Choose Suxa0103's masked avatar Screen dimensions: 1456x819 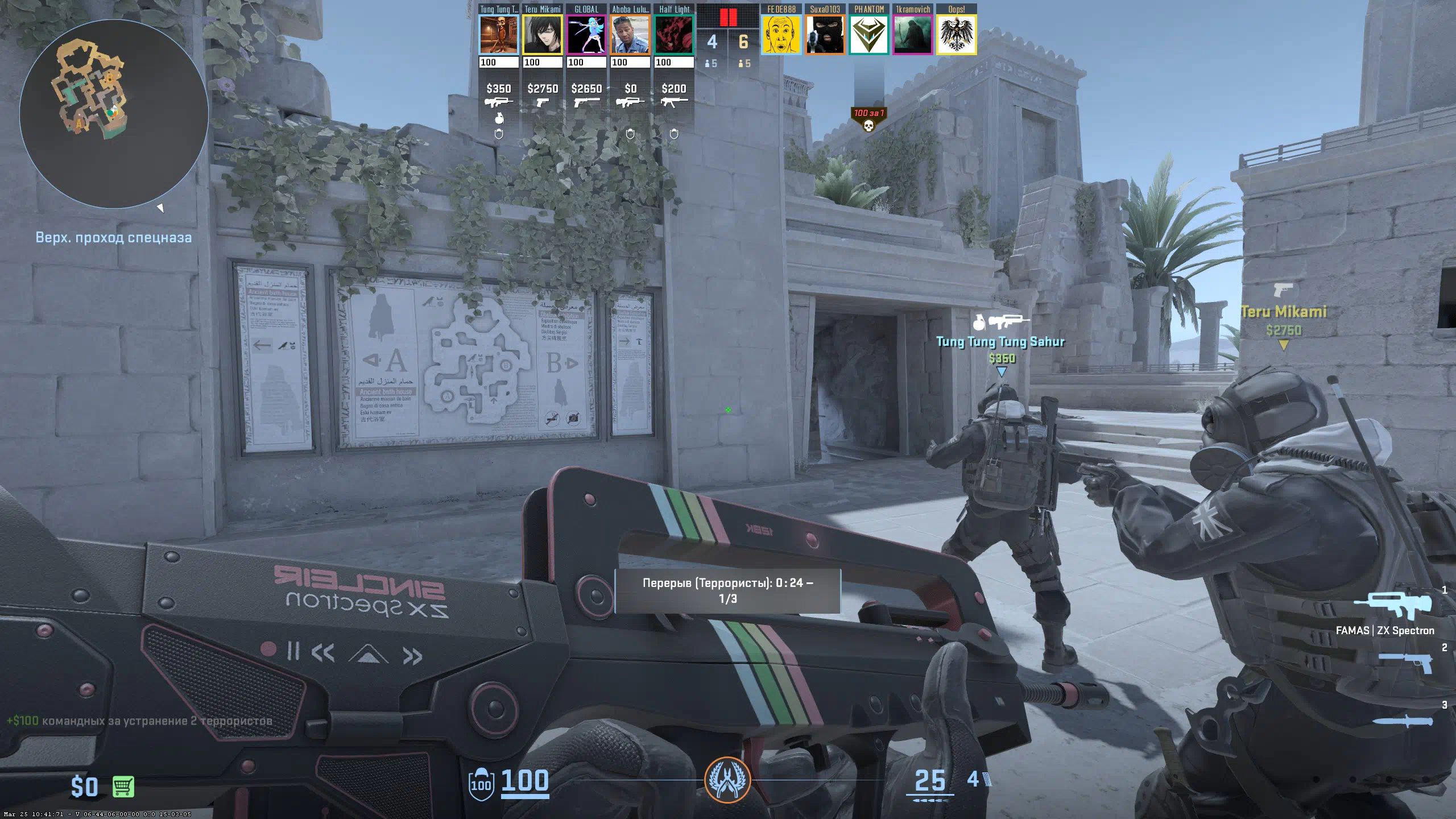(825, 35)
